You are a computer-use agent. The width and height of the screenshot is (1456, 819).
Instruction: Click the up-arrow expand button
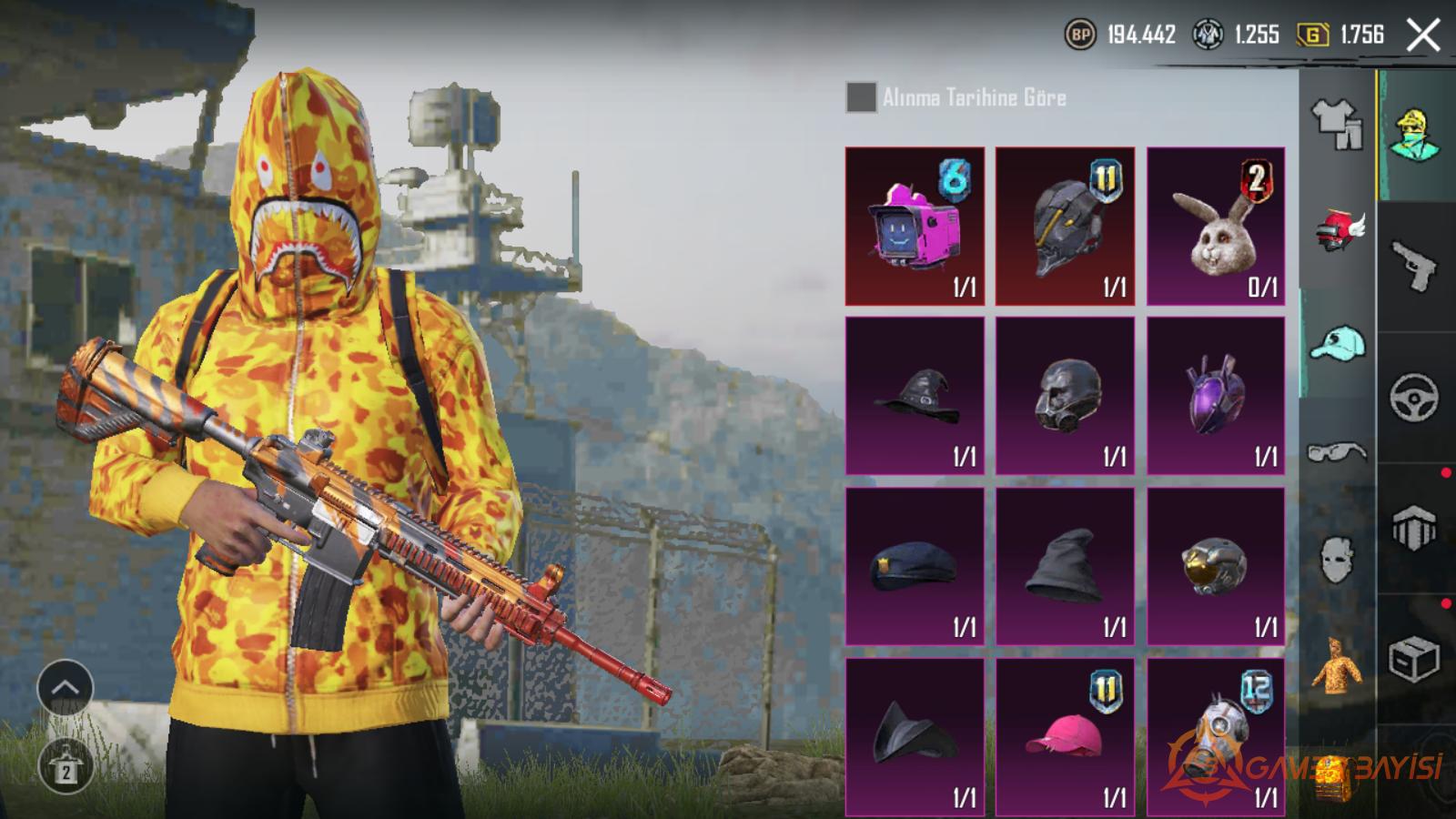coord(65,688)
